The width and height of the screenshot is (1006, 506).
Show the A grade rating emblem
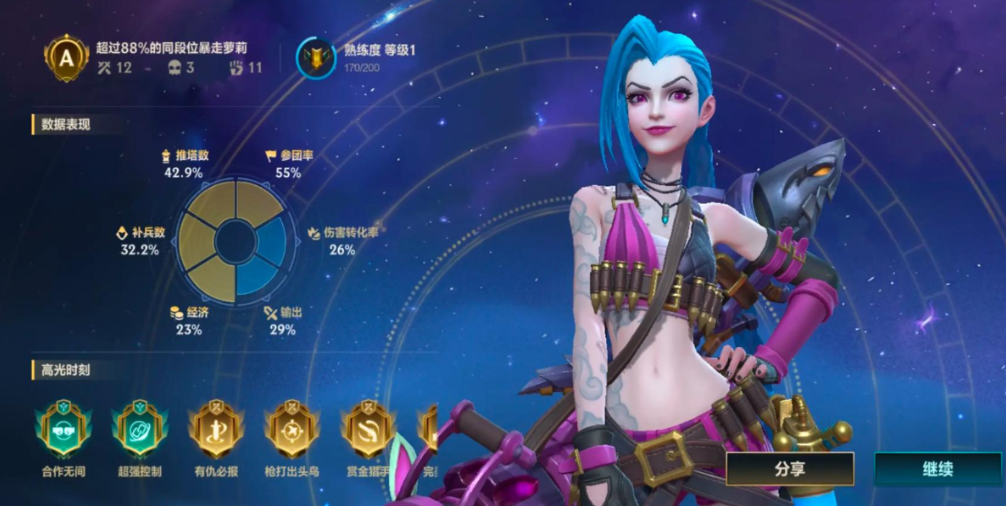pyautogui.click(x=66, y=58)
